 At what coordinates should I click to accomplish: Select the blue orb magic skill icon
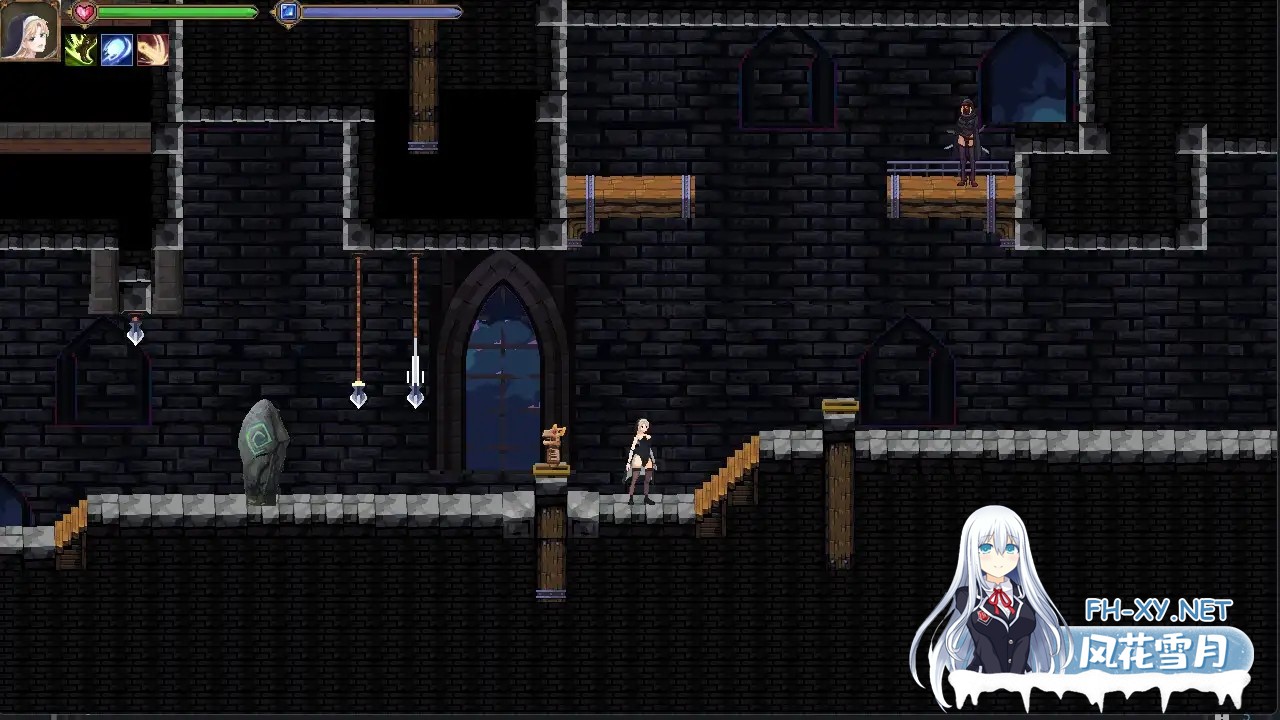click(116, 49)
